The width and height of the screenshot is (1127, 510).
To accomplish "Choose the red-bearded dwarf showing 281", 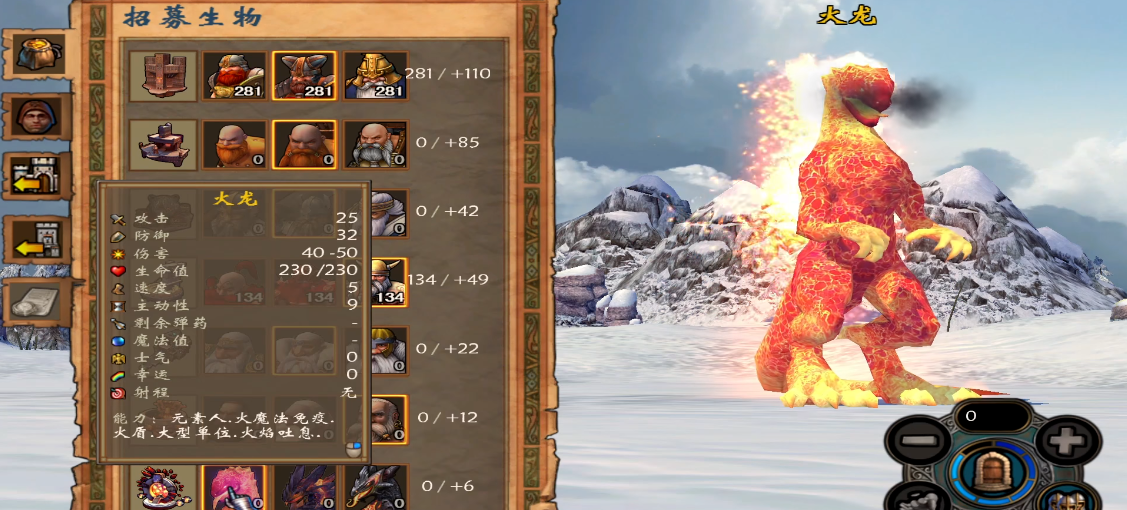I will pos(235,75).
